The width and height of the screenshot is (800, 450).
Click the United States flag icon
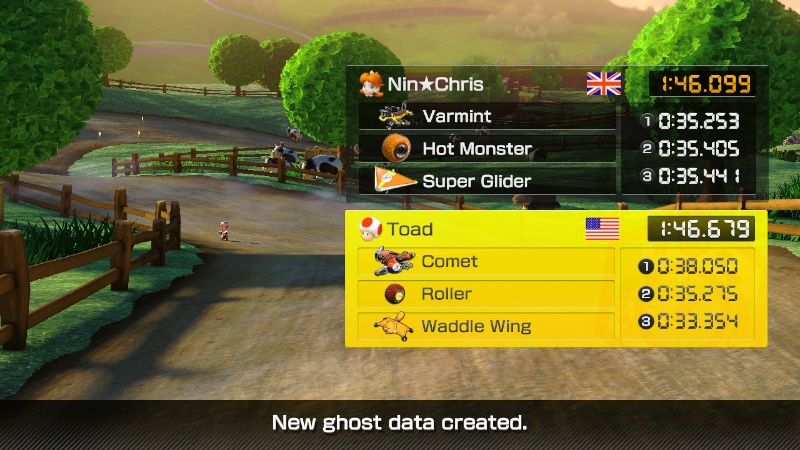click(x=602, y=229)
